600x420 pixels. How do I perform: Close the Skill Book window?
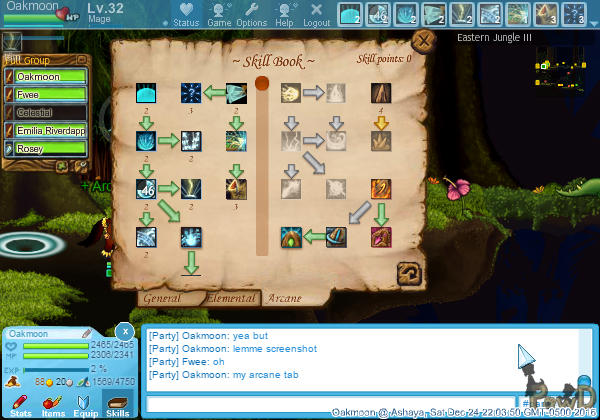[x=423, y=42]
